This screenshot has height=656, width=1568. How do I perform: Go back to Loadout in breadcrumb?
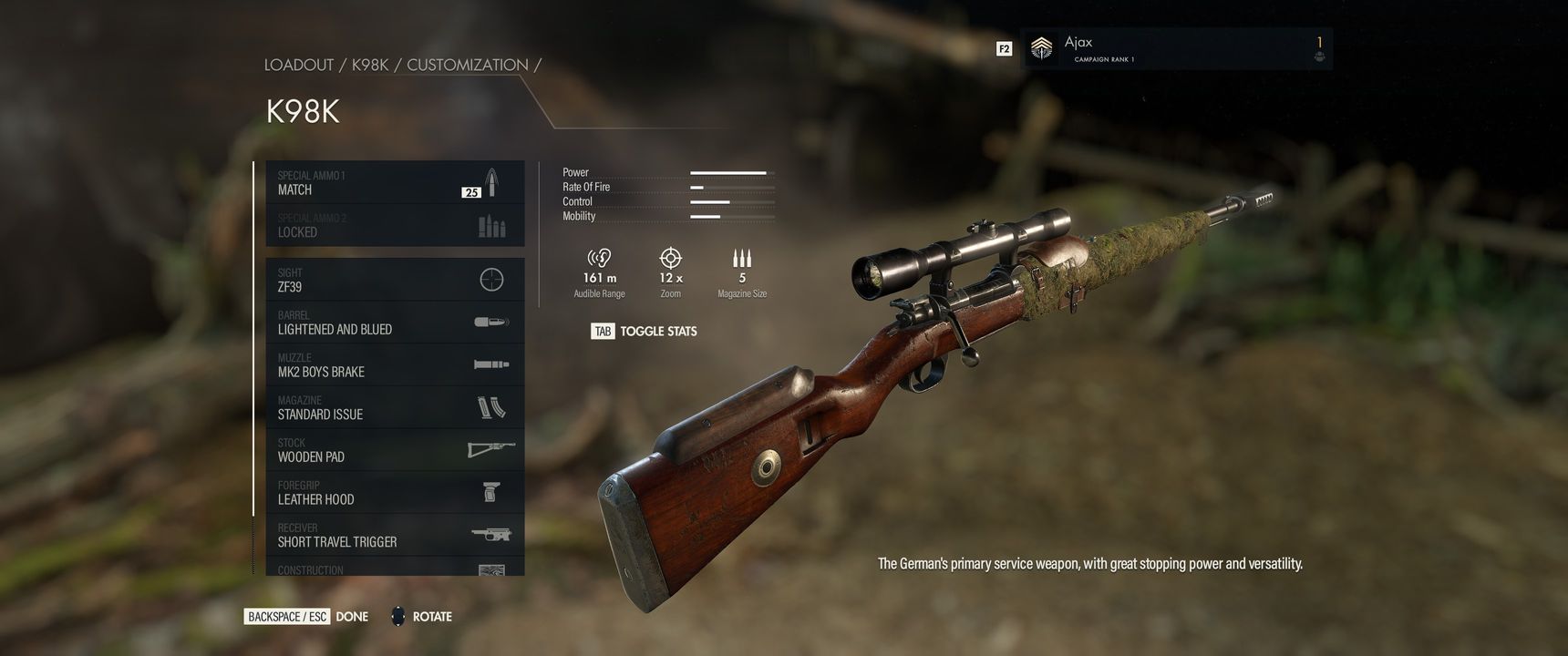(x=299, y=65)
